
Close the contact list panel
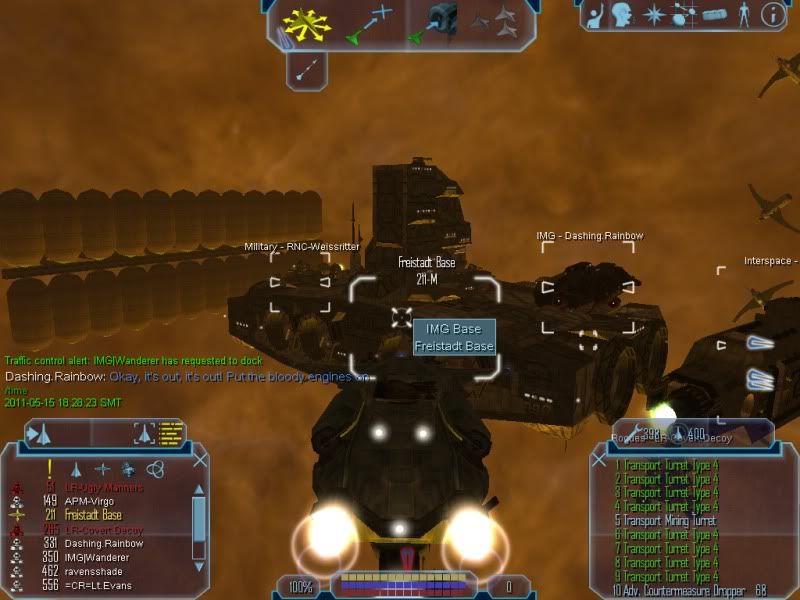coord(199,460)
